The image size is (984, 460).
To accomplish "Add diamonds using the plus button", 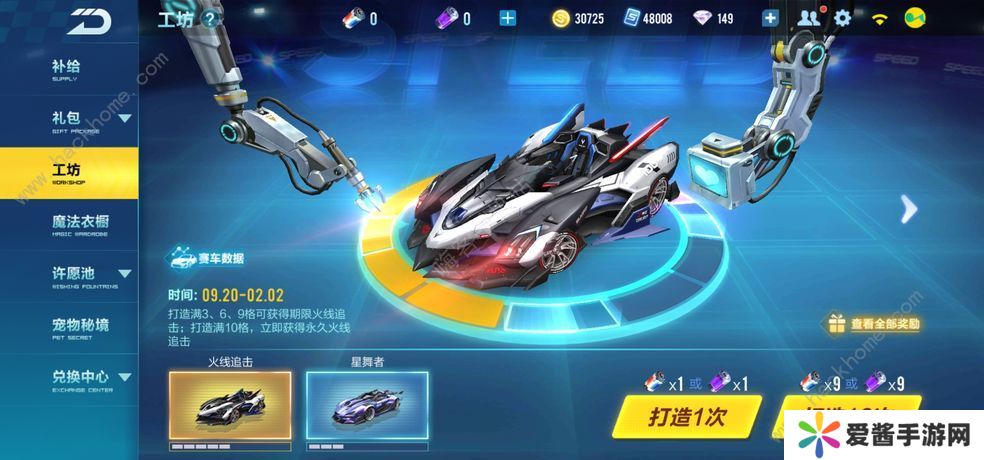I will click(x=770, y=18).
